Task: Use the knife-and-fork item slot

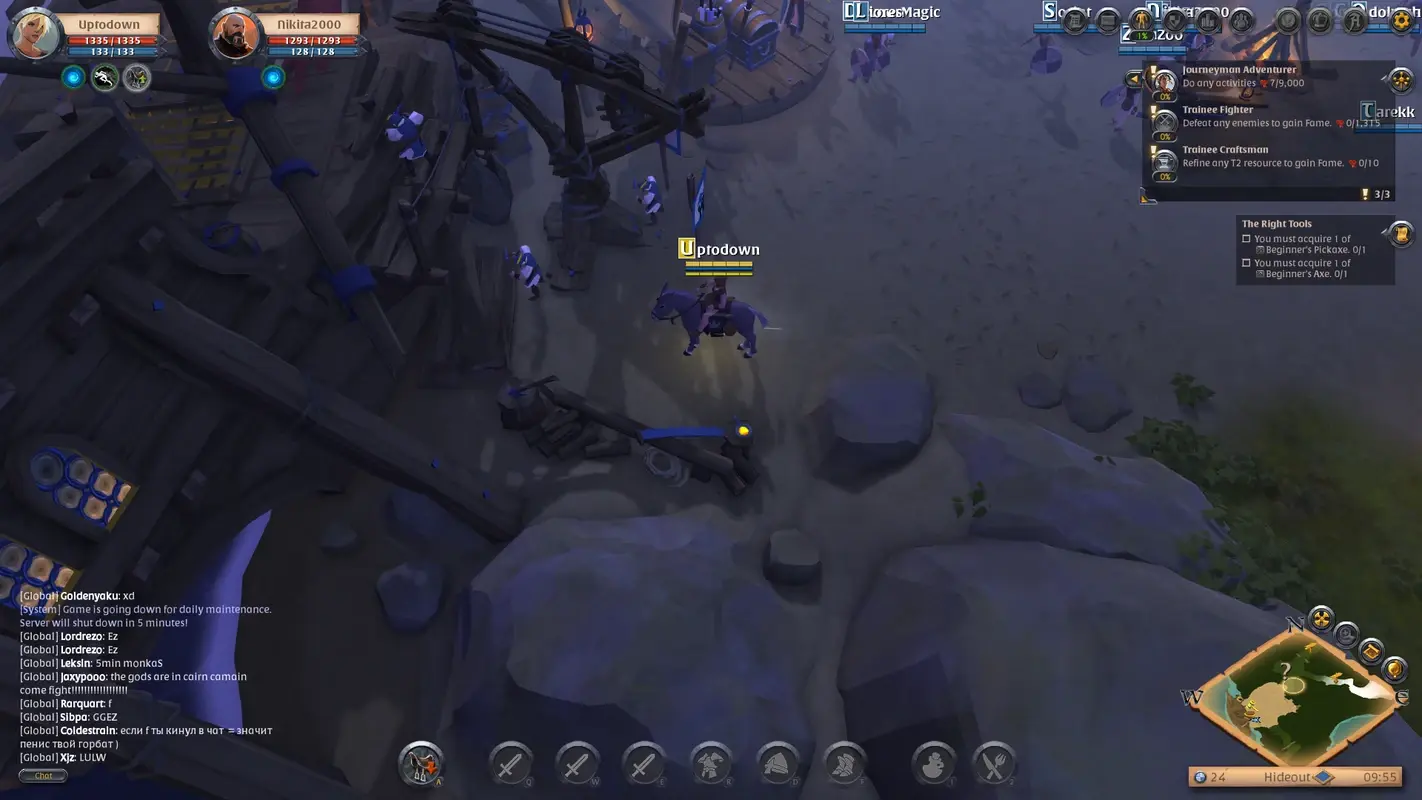Action: pyautogui.click(x=994, y=764)
